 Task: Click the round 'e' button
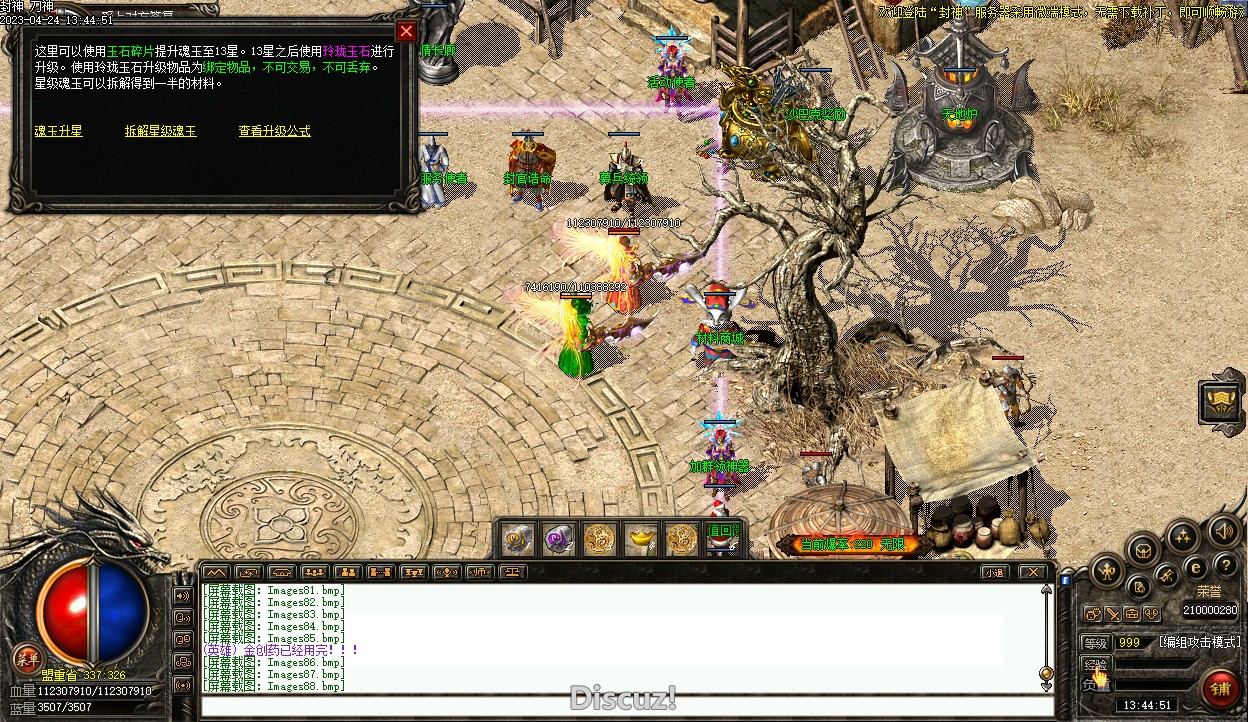pos(1194,567)
